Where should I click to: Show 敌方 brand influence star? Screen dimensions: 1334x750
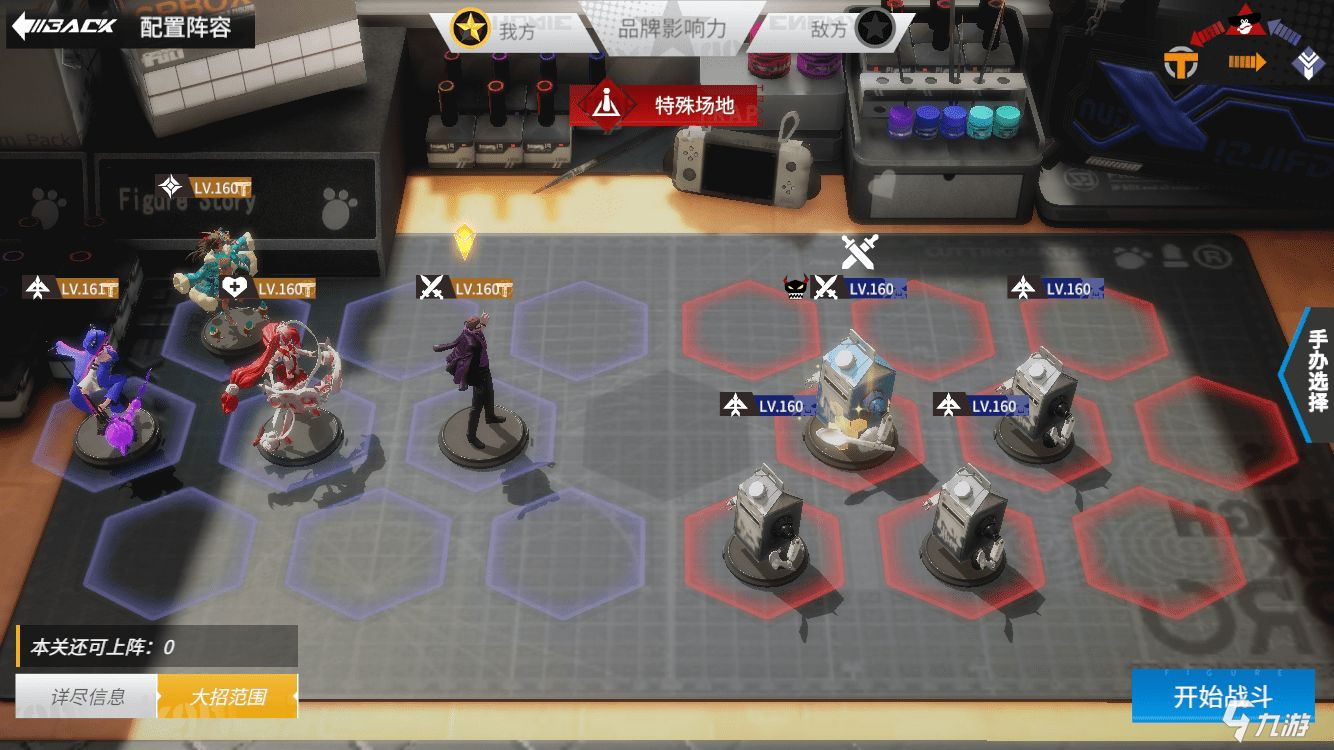[x=874, y=29]
